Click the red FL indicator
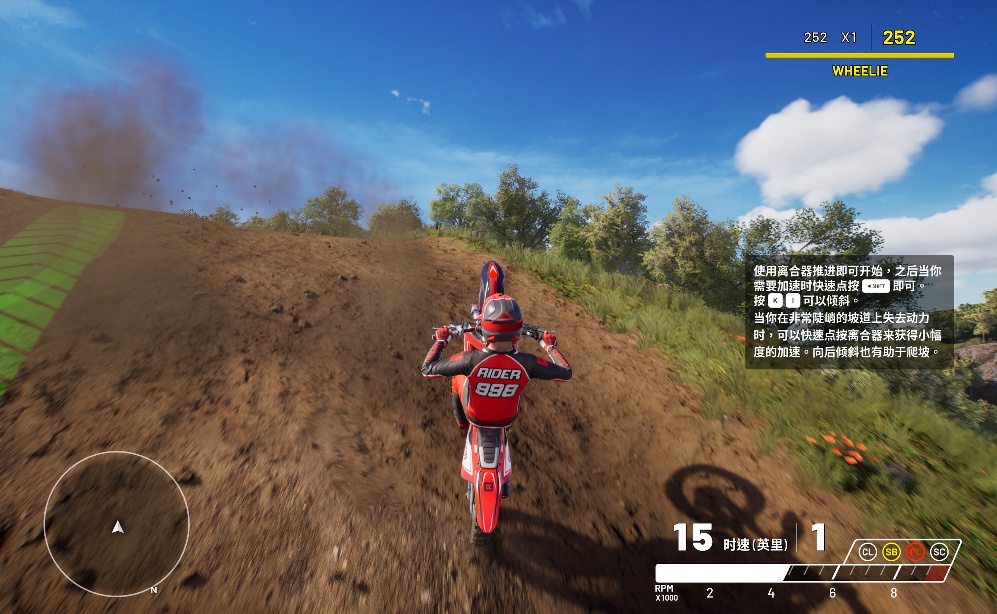 [915, 551]
